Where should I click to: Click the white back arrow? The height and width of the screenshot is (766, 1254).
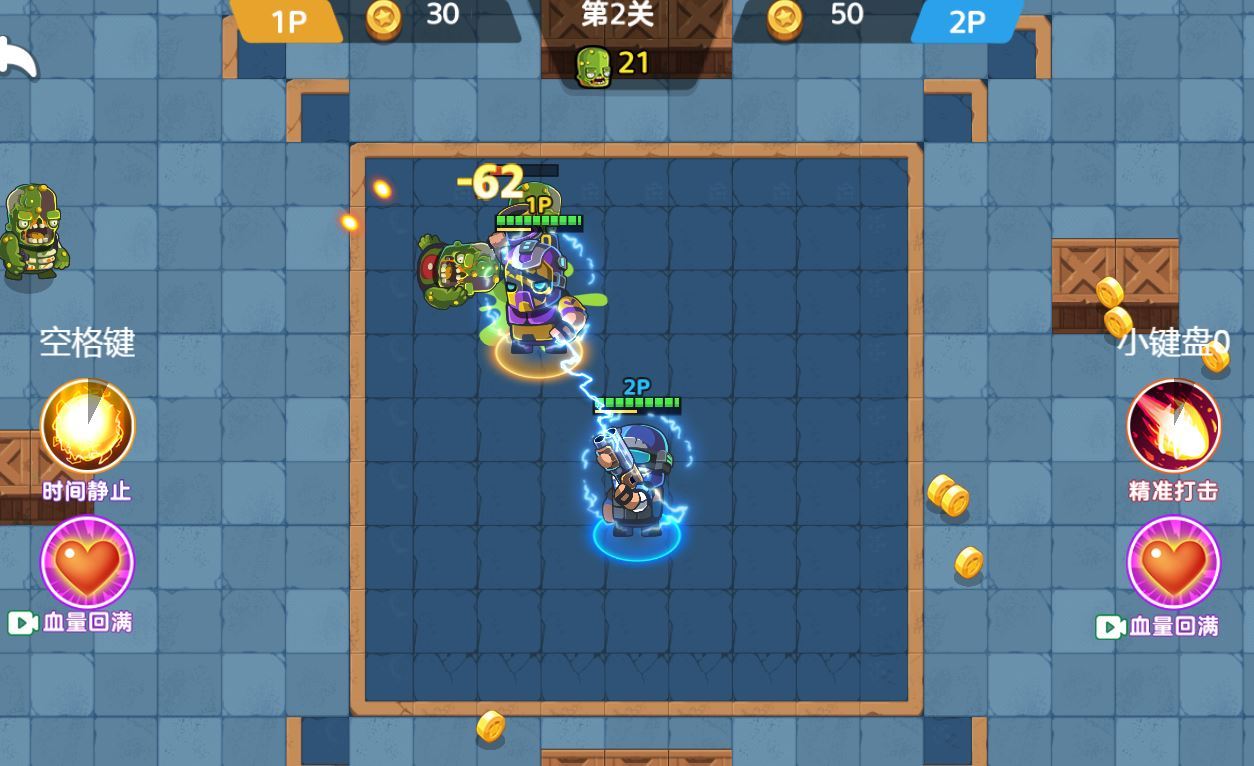(17, 58)
